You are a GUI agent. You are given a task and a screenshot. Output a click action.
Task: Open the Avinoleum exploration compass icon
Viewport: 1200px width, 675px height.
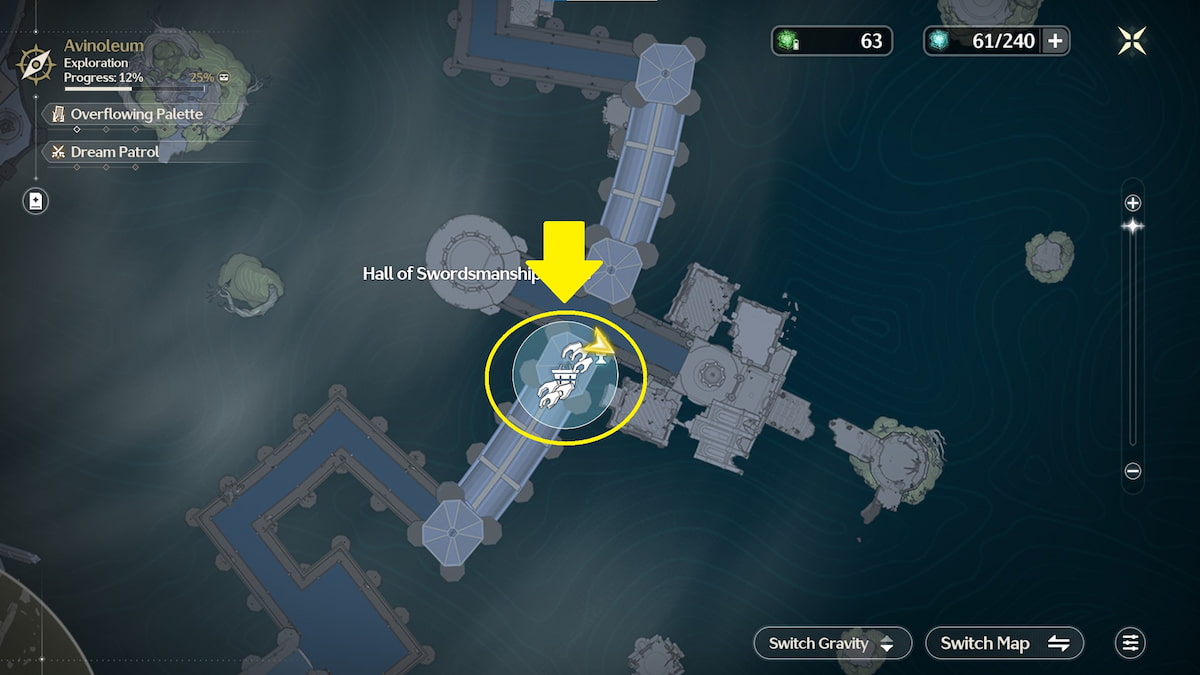point(36,65)
